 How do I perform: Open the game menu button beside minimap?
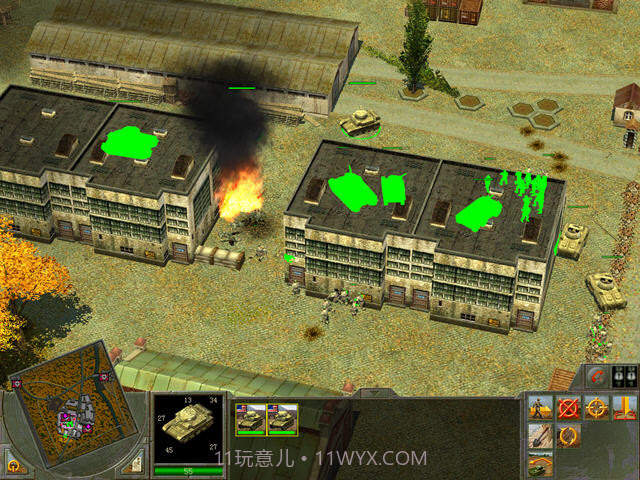pos(13,466)
